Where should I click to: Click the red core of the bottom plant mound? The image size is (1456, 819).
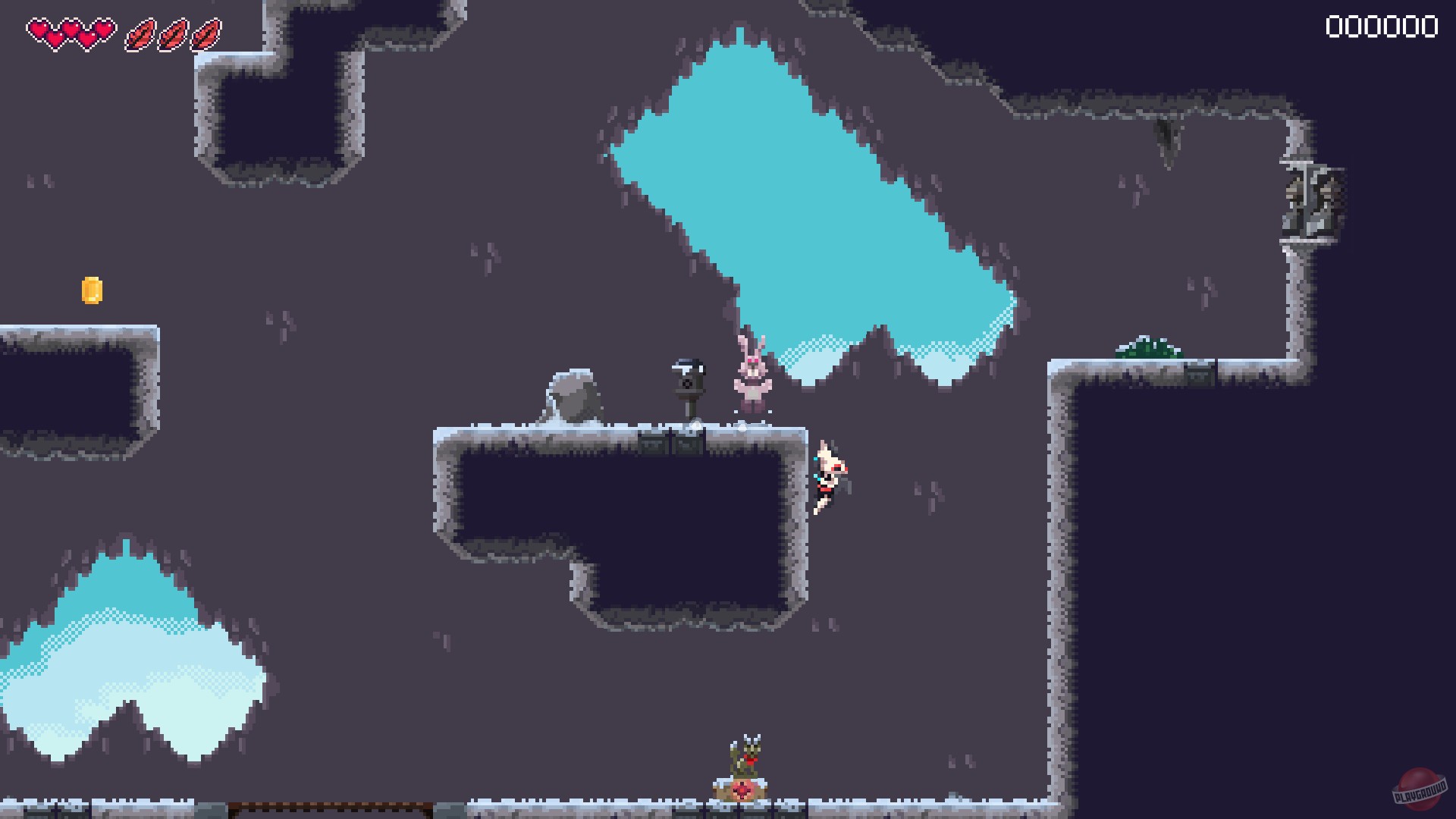pos(741,791)
